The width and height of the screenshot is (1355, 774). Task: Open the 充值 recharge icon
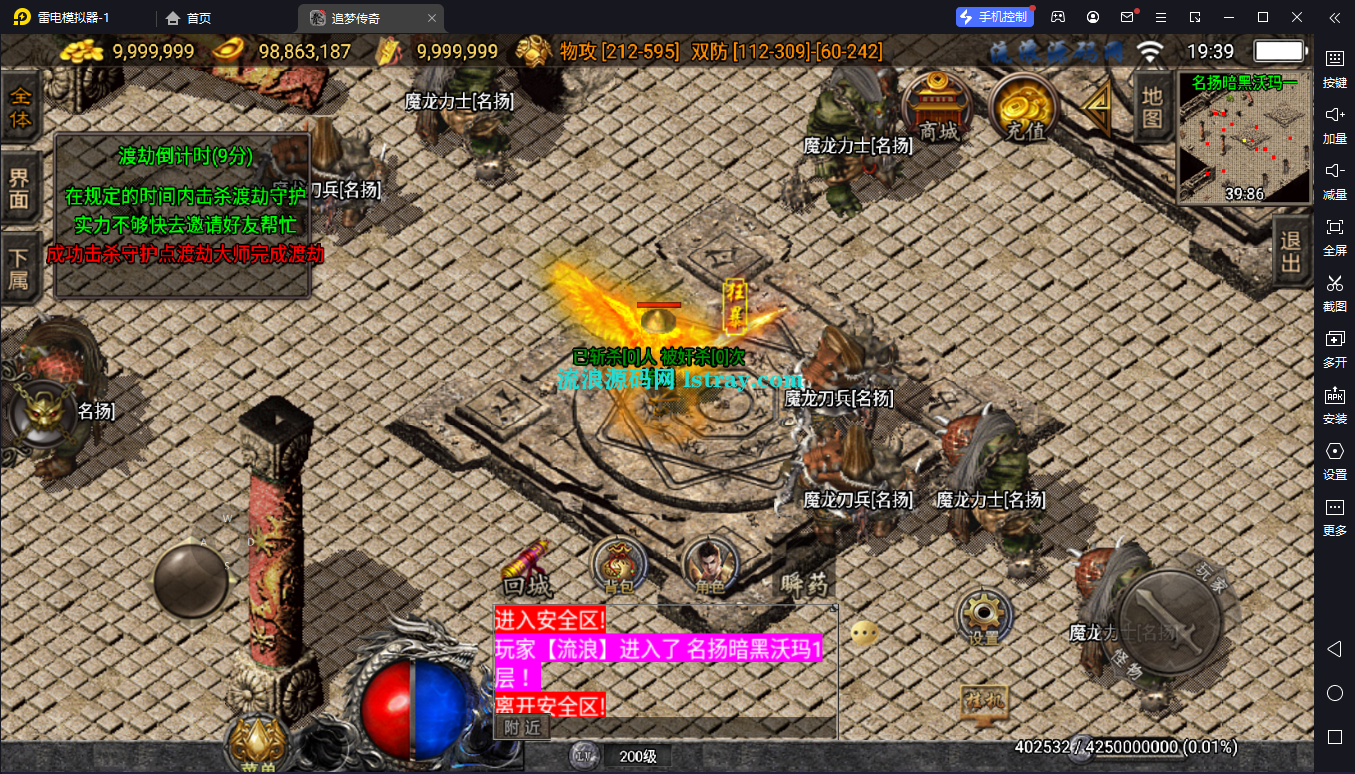tap(1023, 108)
